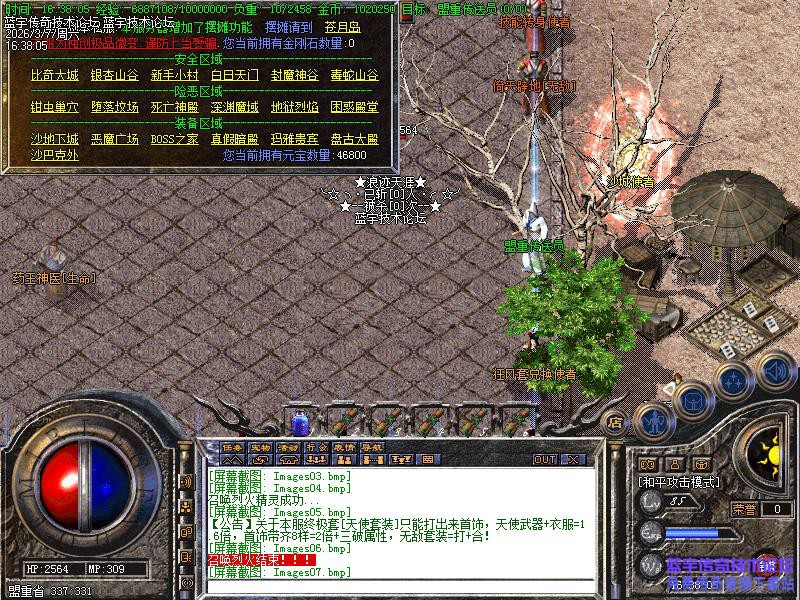Choose the 银杏山谷 teleport link

coord(114,75)
